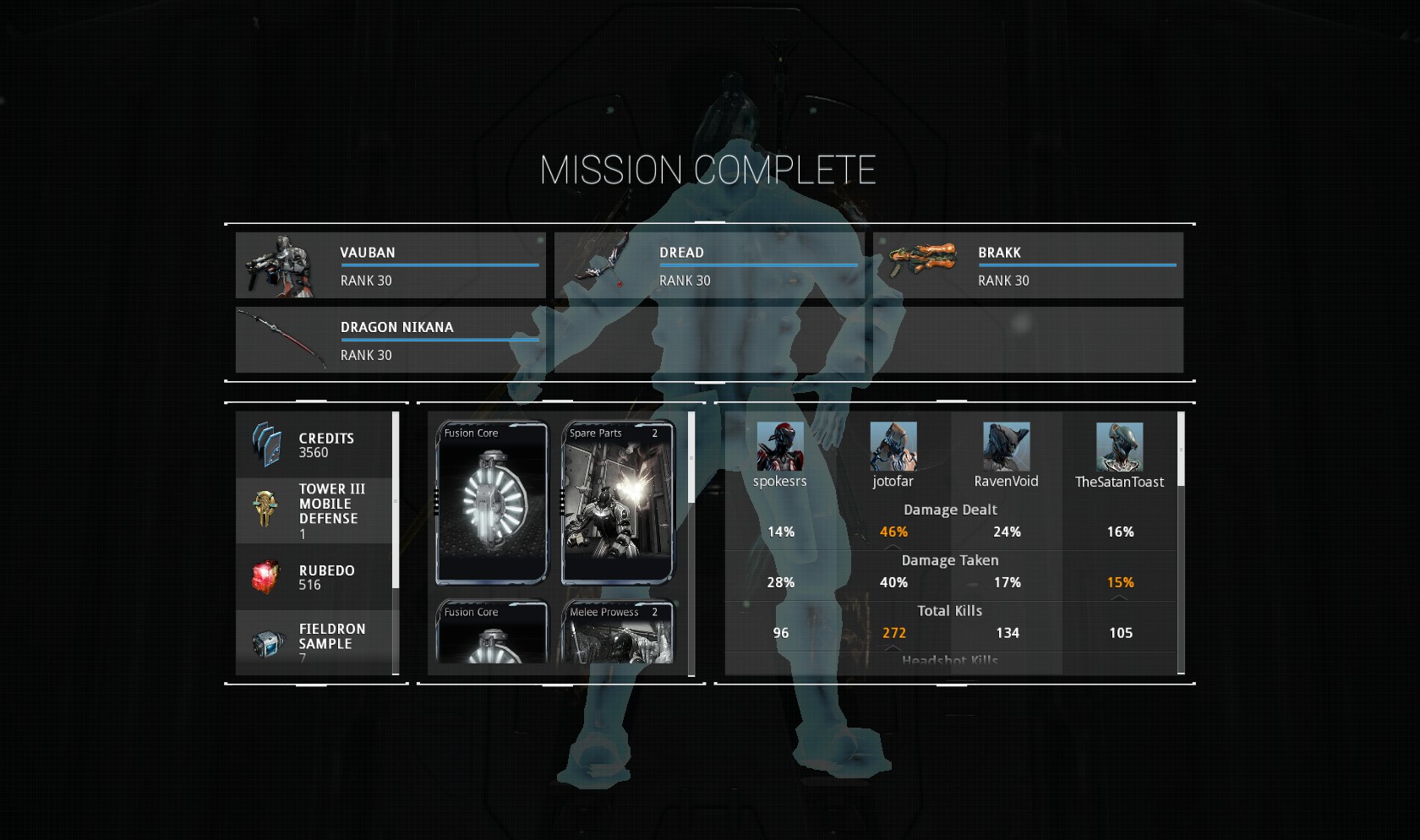Select the Dread bow rank panel

(709, 265)
